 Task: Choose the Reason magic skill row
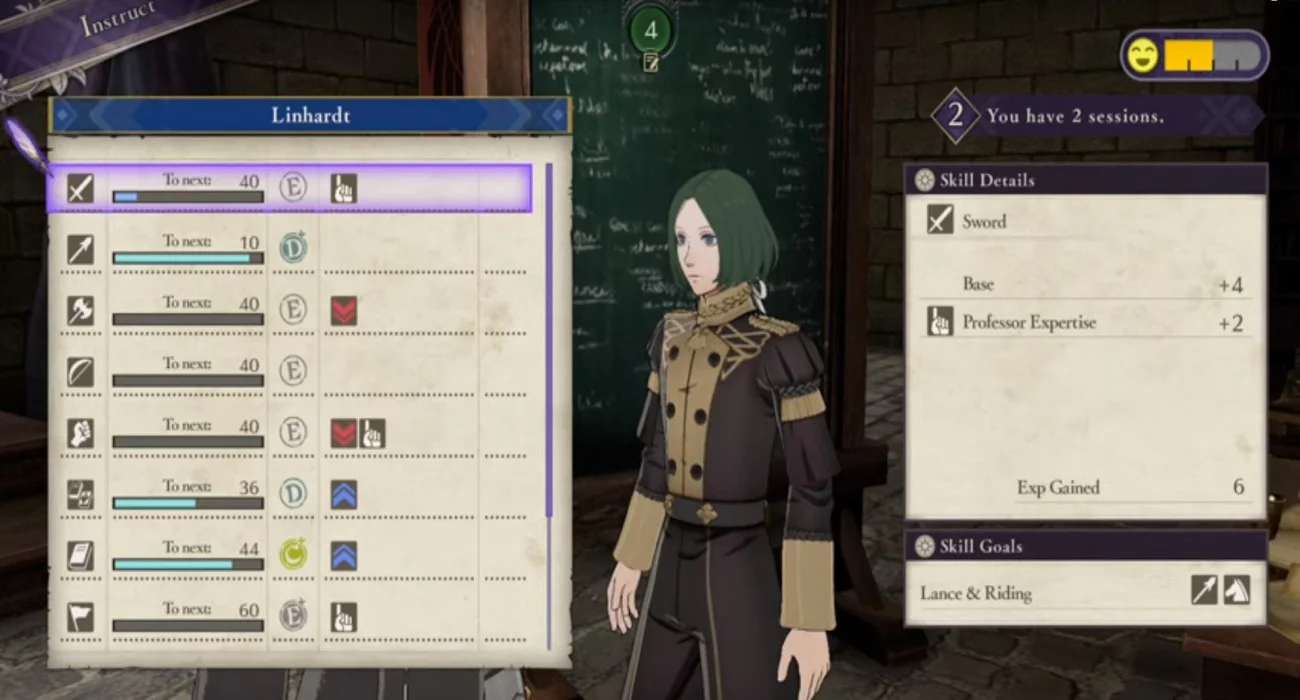point(290,494)
